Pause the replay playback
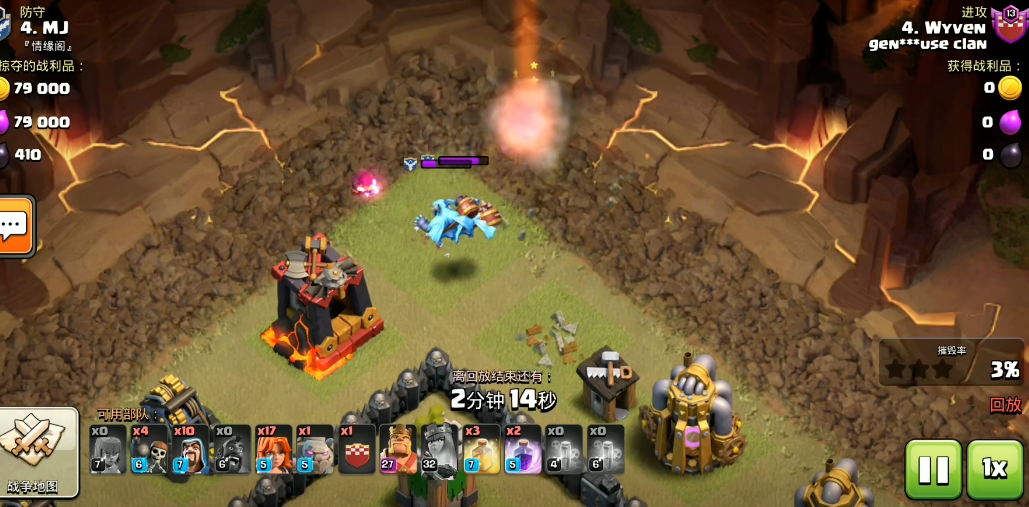Image resolution: width=1029 pixels, height=507 pixels. 933,469
